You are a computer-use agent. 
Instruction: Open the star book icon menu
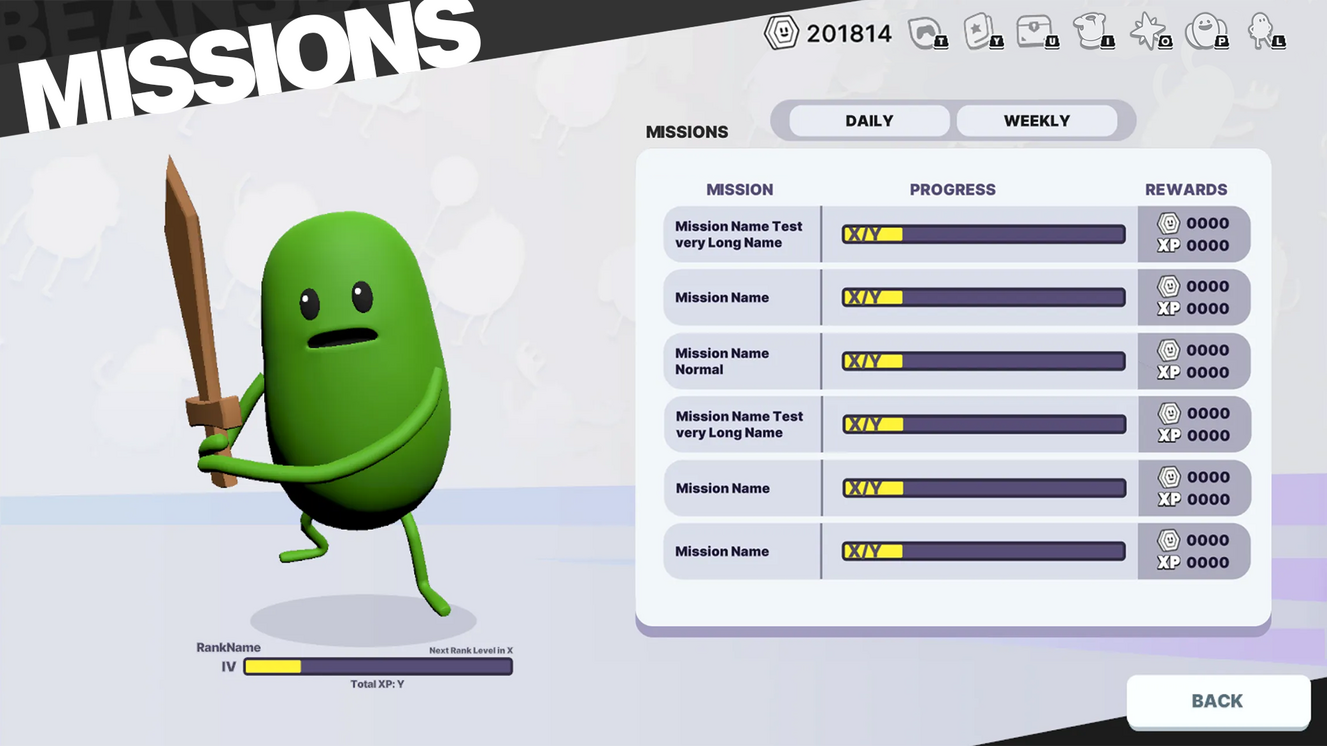click(x=981, y=33)
